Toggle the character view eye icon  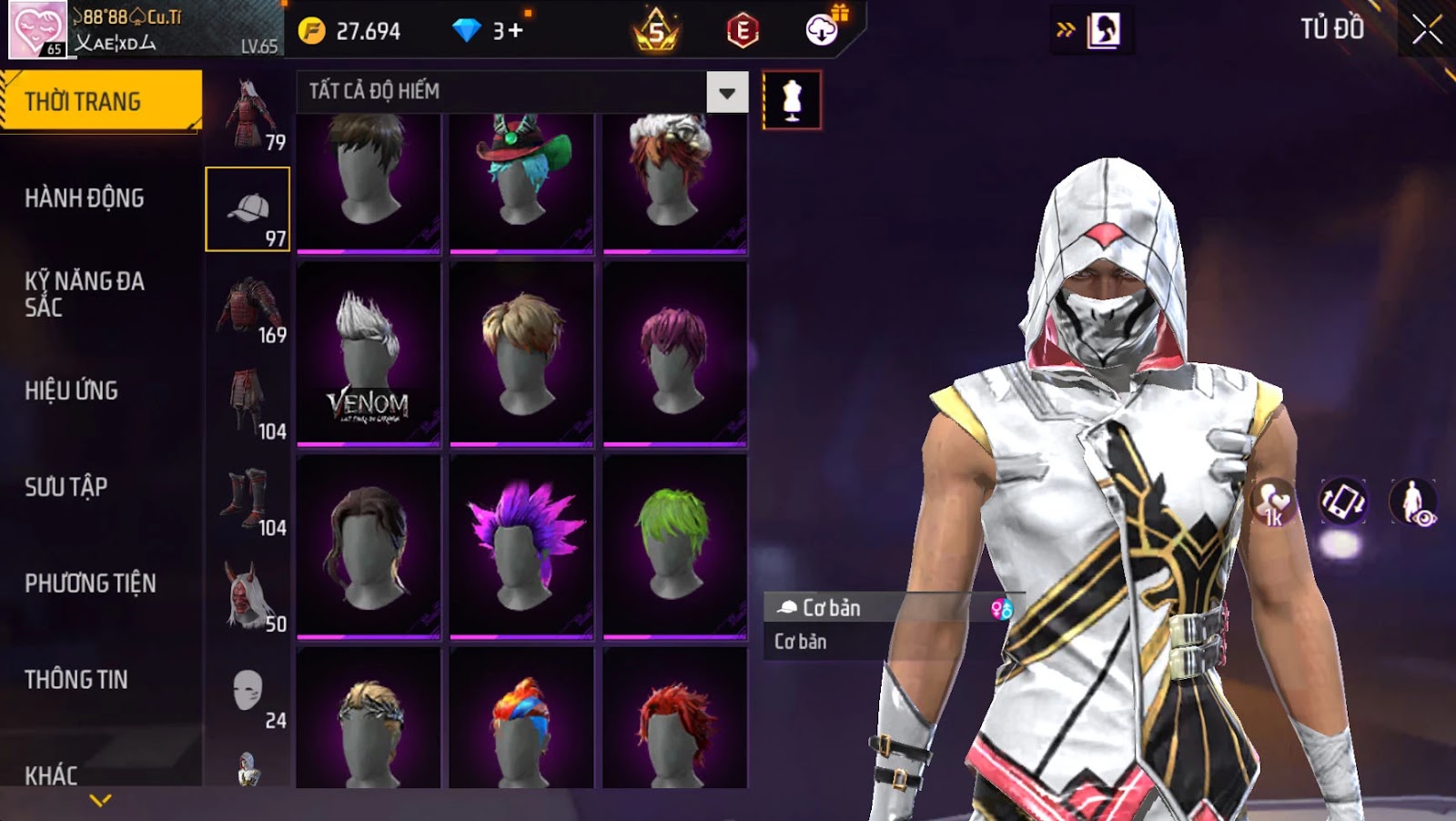pos(1412,502)
